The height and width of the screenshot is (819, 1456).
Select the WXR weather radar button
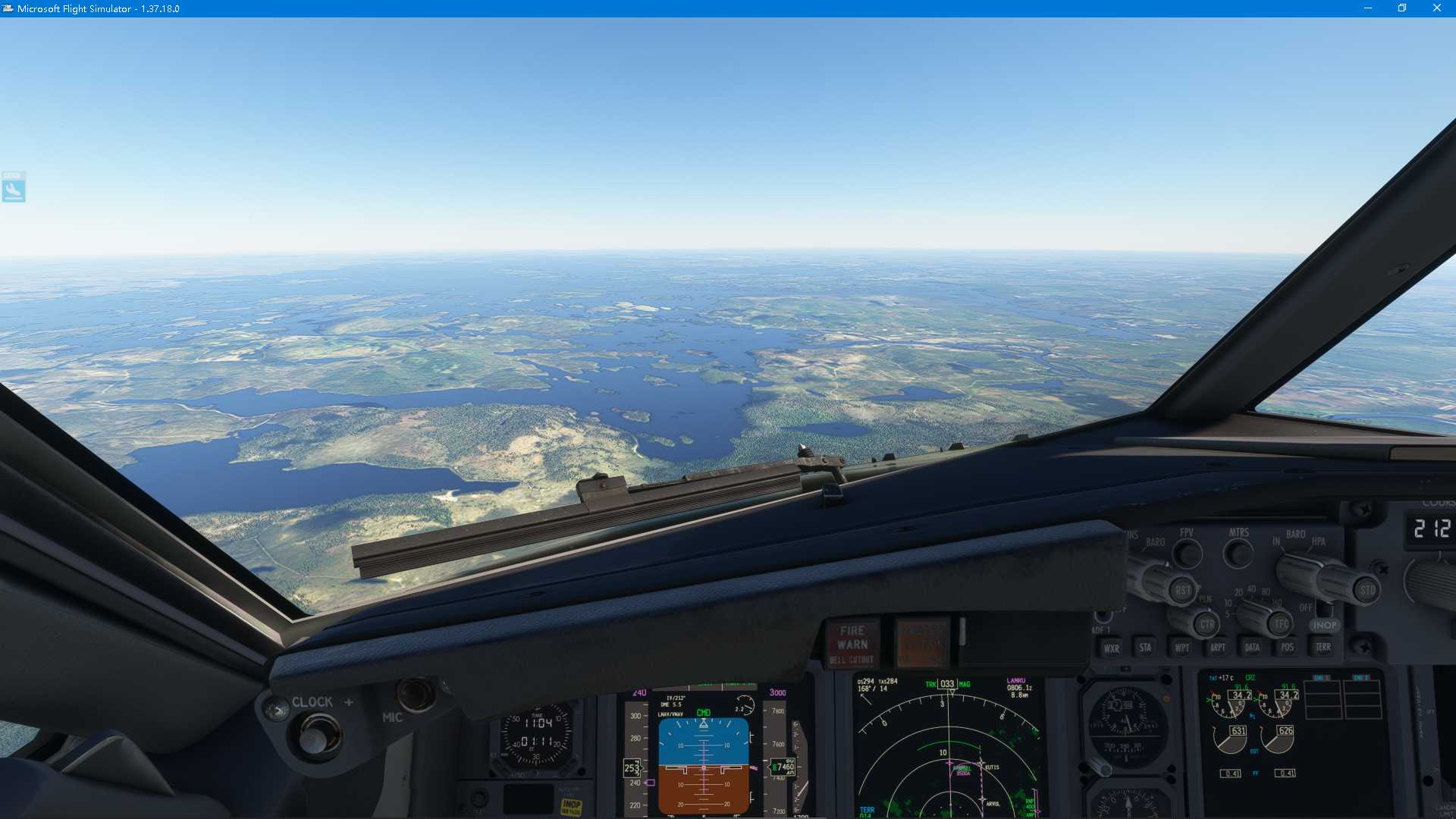click(1113, 648)
